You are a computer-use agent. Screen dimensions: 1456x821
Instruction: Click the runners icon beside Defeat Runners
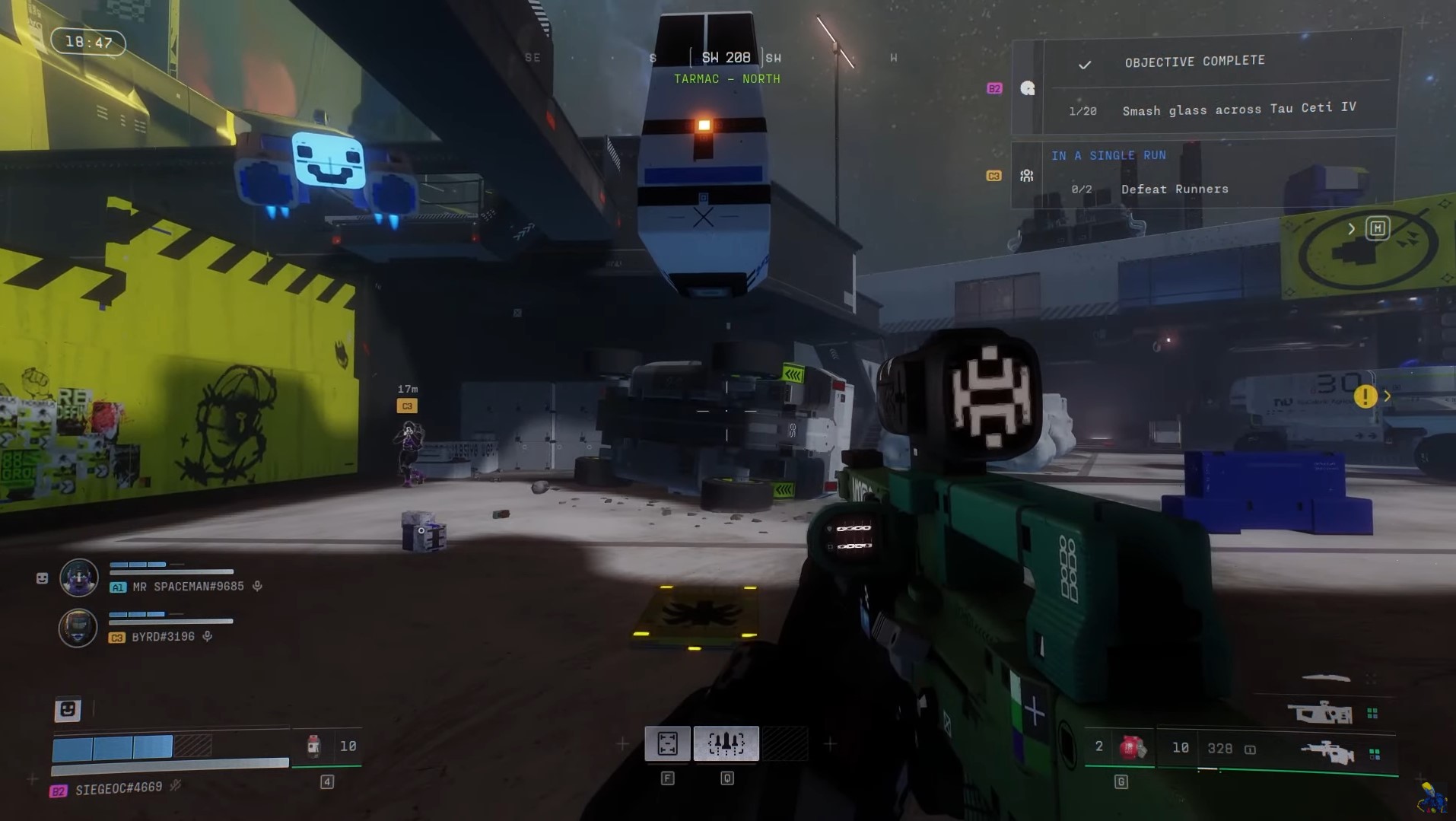click(1026, 176)
